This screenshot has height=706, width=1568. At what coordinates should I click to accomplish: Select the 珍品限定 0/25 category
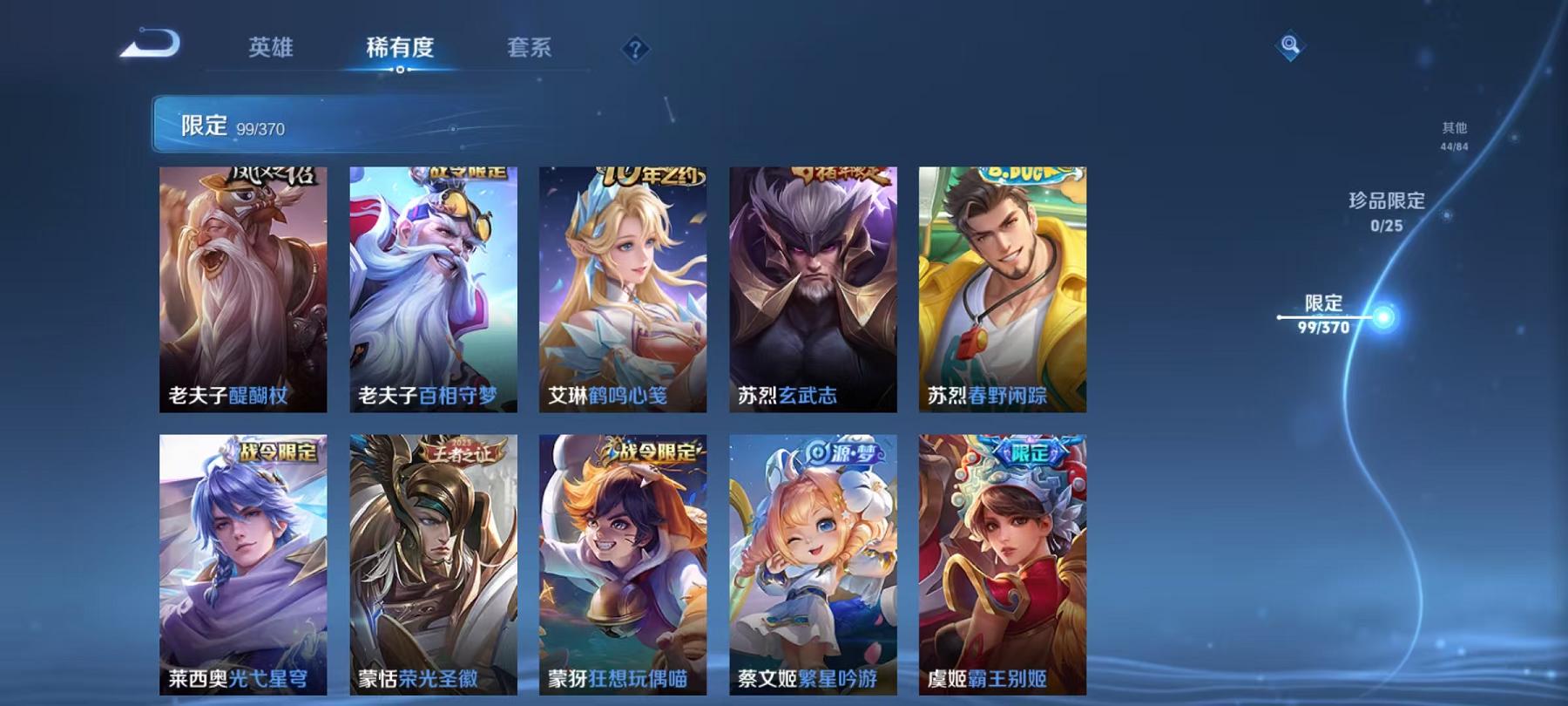[x=1385, y=212]
